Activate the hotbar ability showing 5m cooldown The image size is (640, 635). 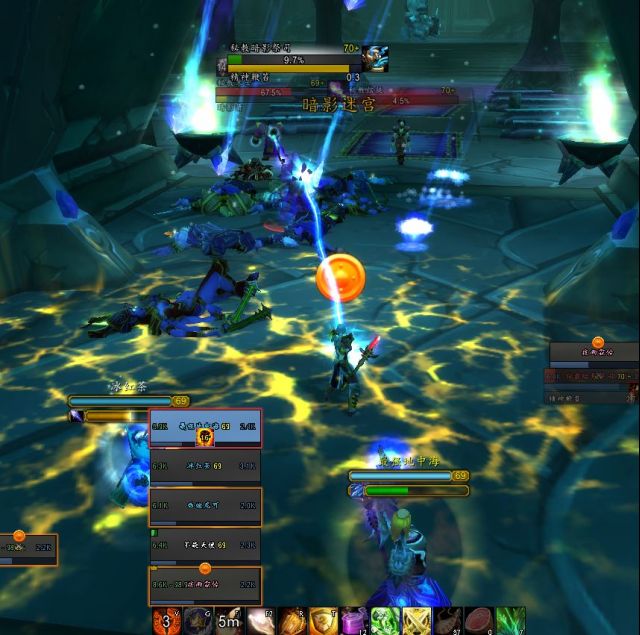pyautogui.click(x=229, y=621)
